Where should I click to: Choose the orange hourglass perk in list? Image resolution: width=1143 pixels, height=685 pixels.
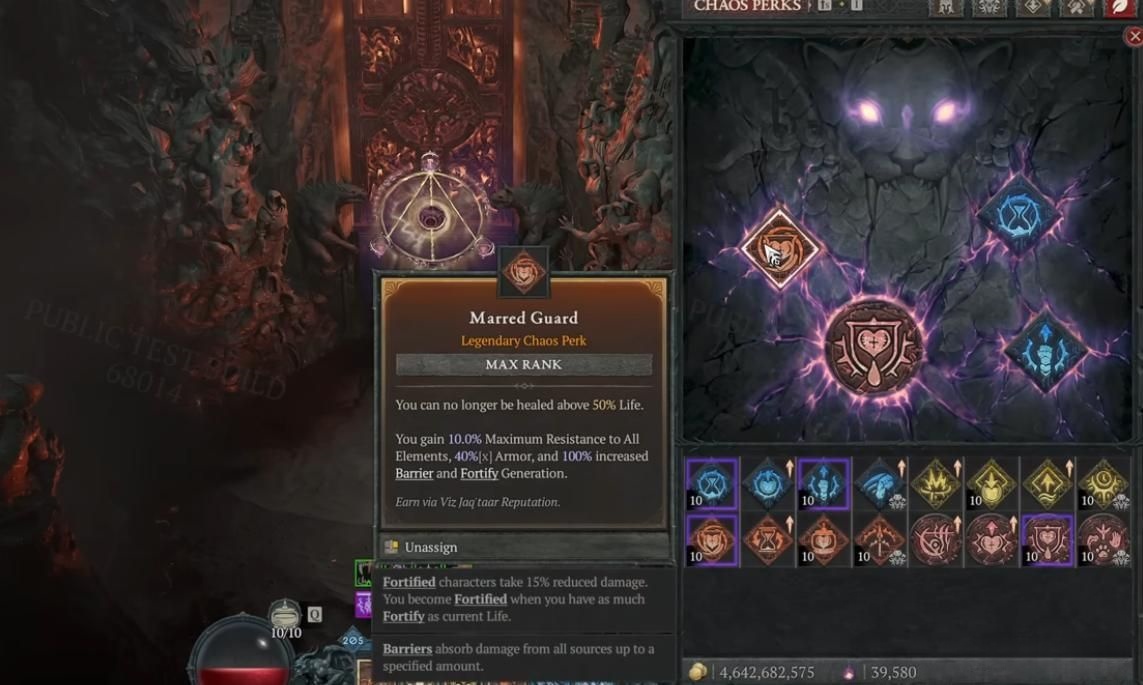(x=767, y=540)
